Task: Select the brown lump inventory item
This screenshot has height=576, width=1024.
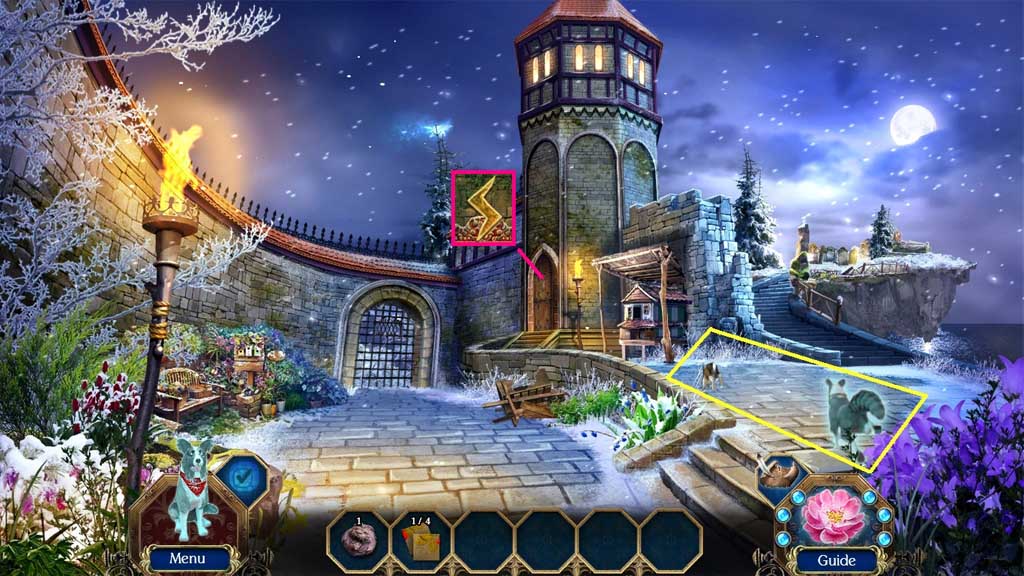Action: pos(358,542)
